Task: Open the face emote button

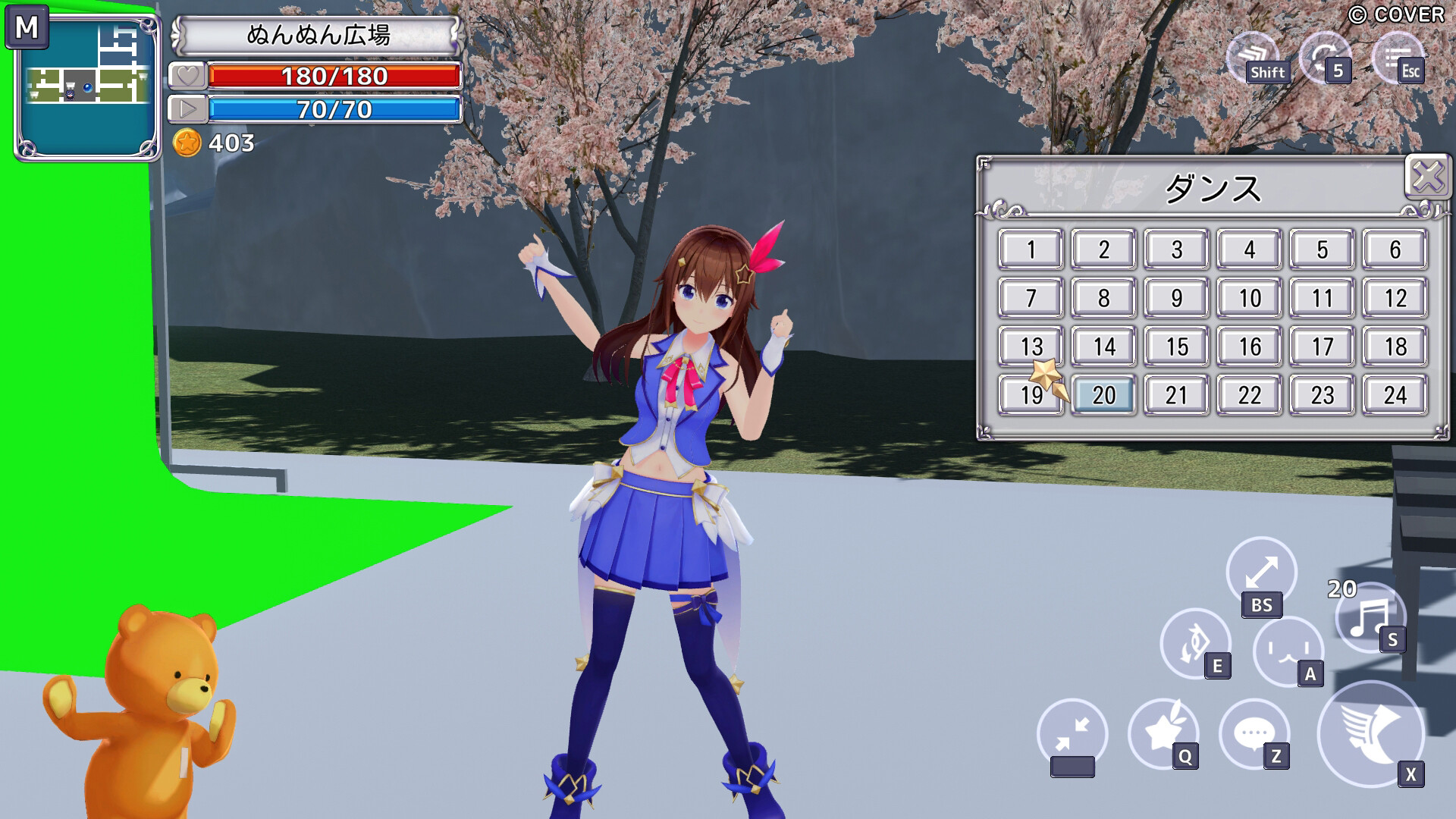Action: 1288,651
